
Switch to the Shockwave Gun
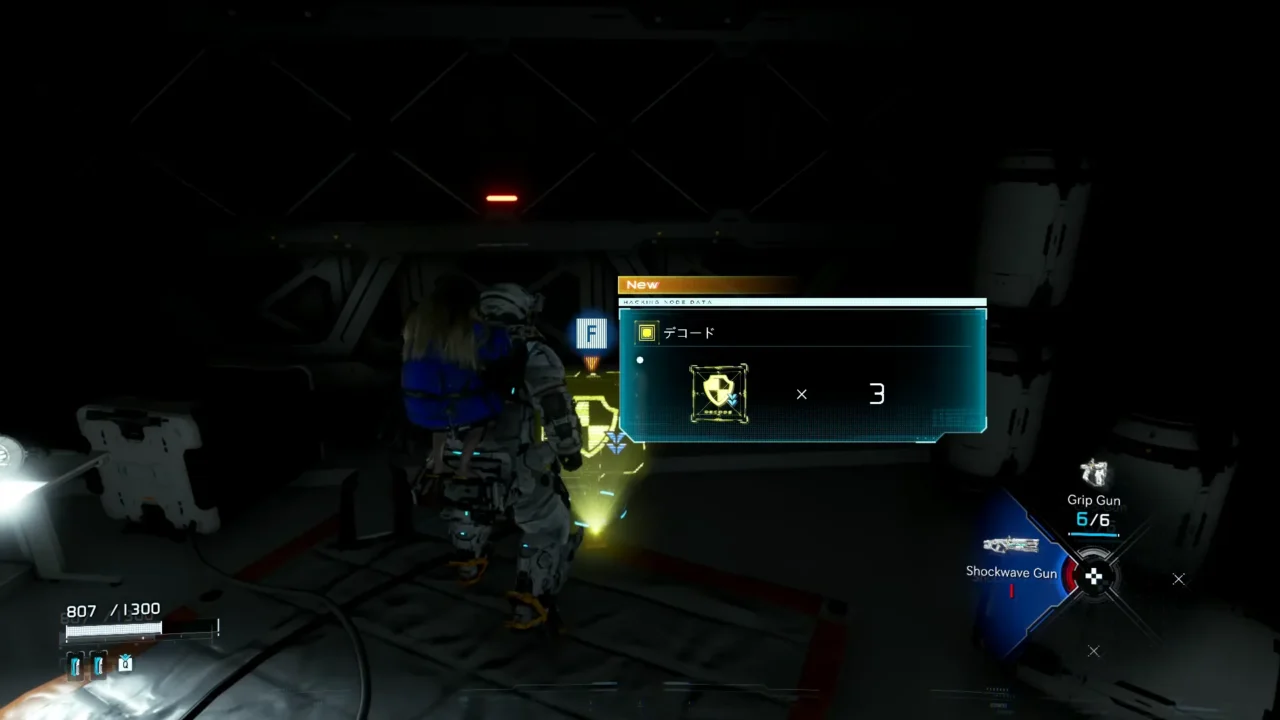1011,546
